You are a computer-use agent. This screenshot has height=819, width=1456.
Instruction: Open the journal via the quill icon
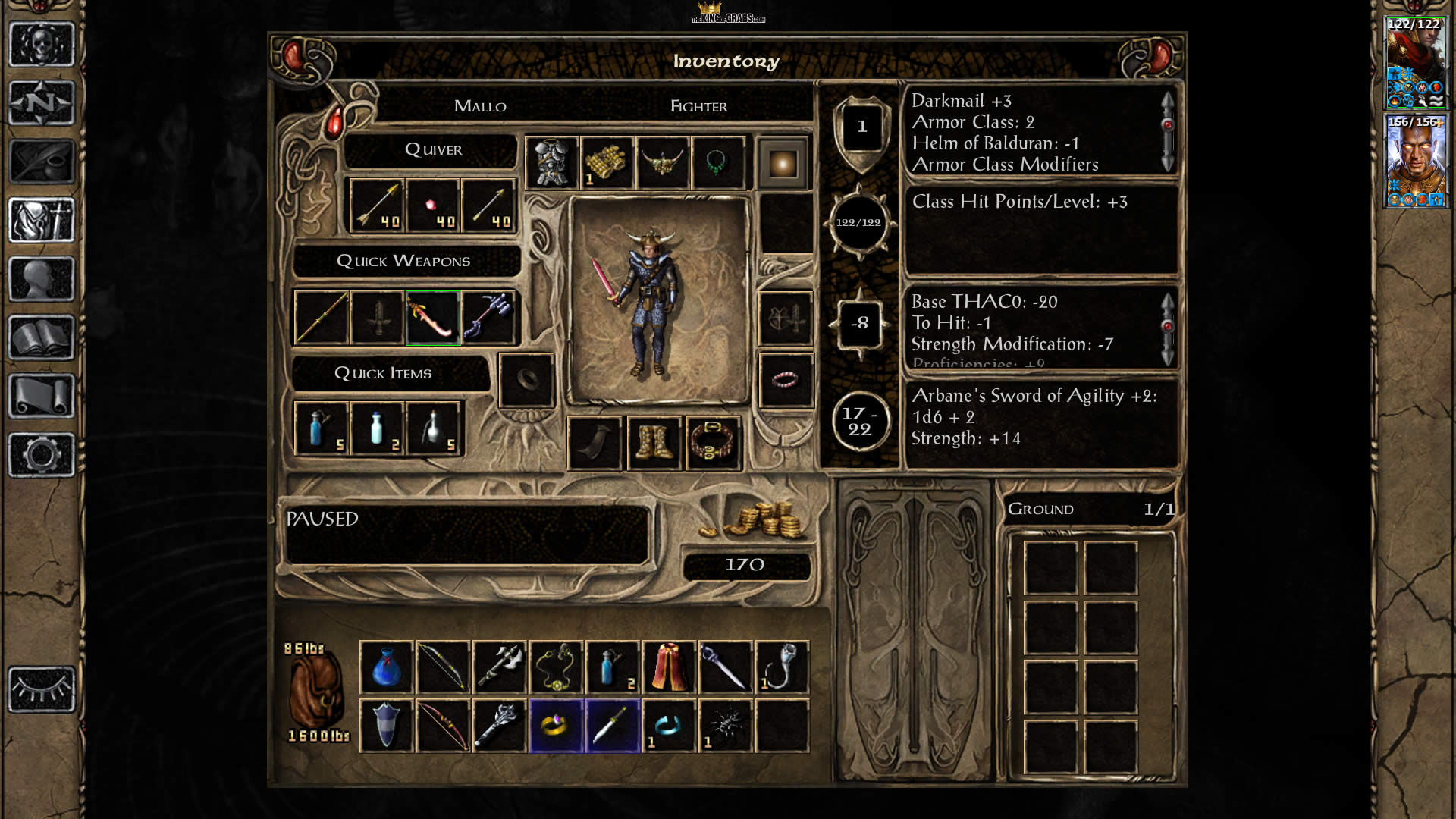pyautogui.click(x=42, y=161)
